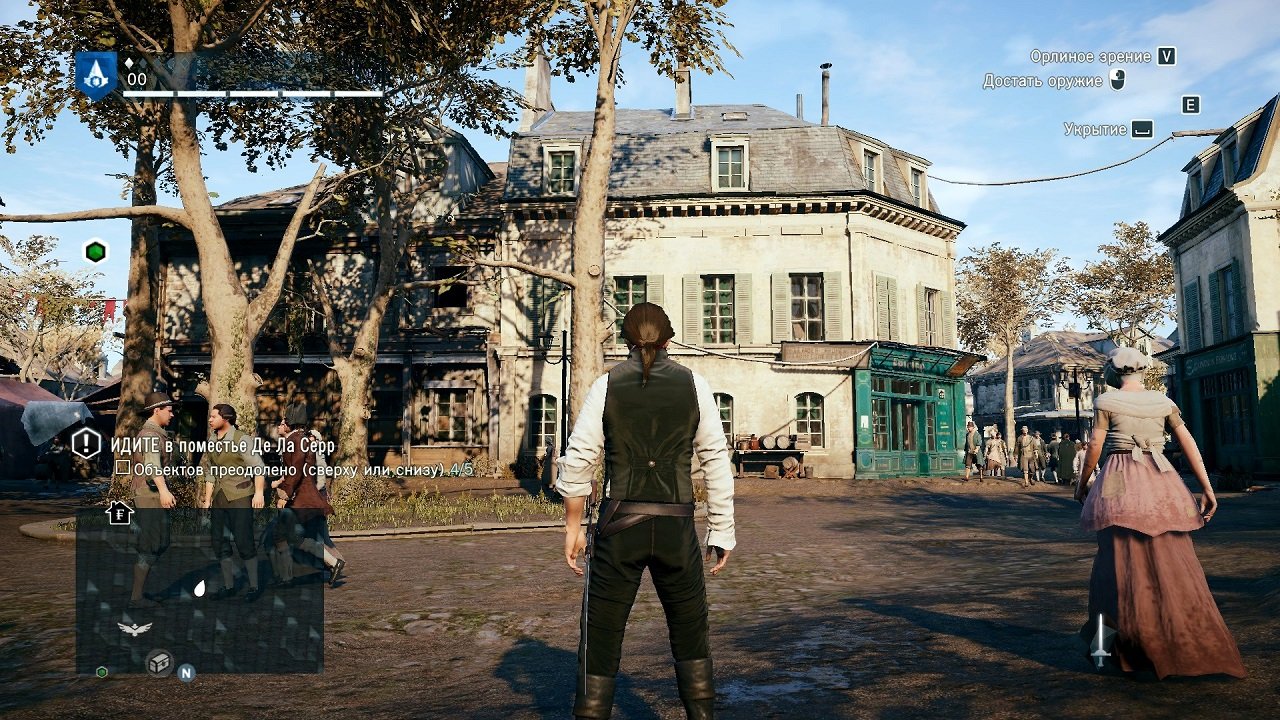Select the Укрытие spacebar prompt
Viewport: 1280px width, 720px height.
click(x=1142, y=128)
